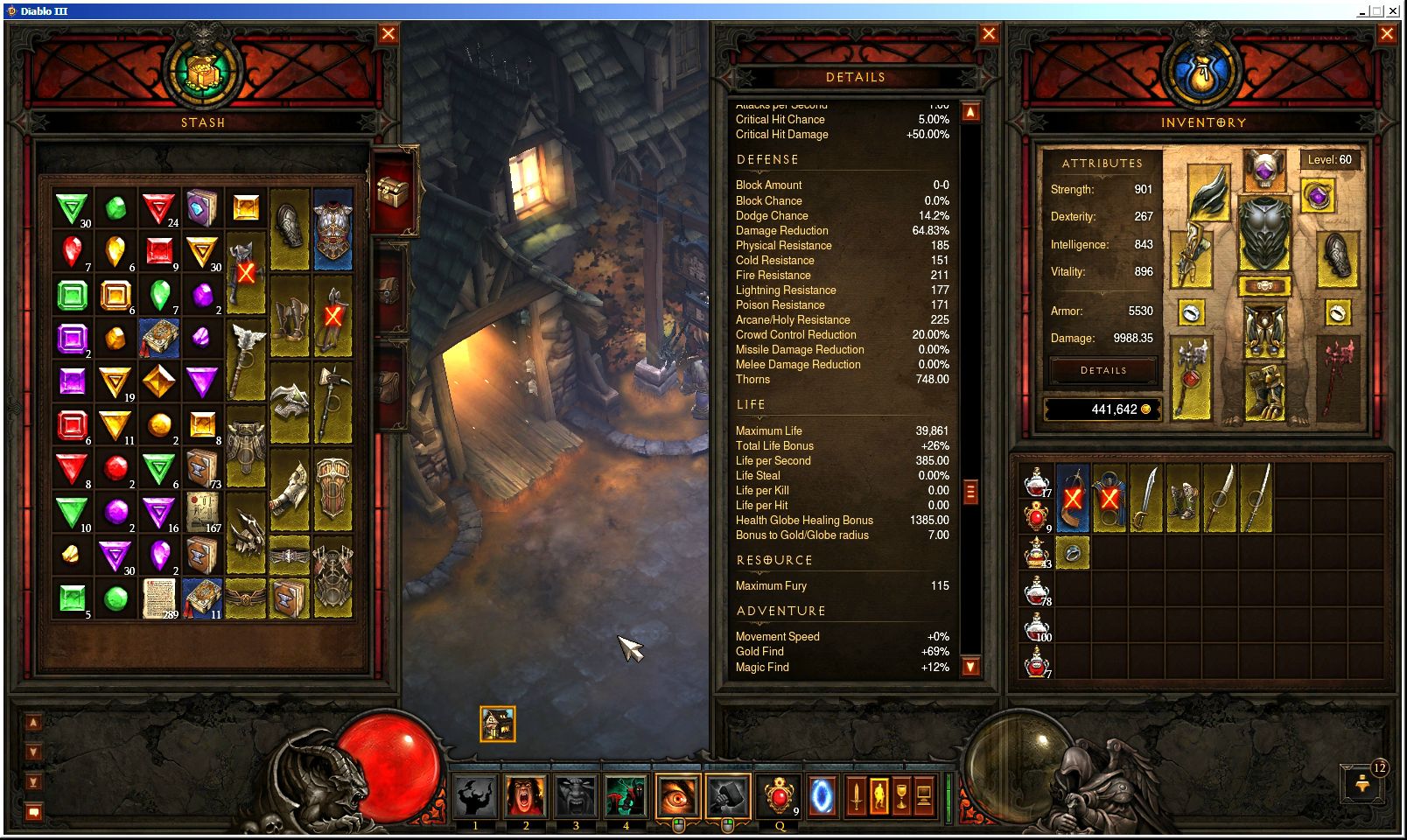Use the health potion in the Q slot
1407x840 pixels.
[778, 797]
